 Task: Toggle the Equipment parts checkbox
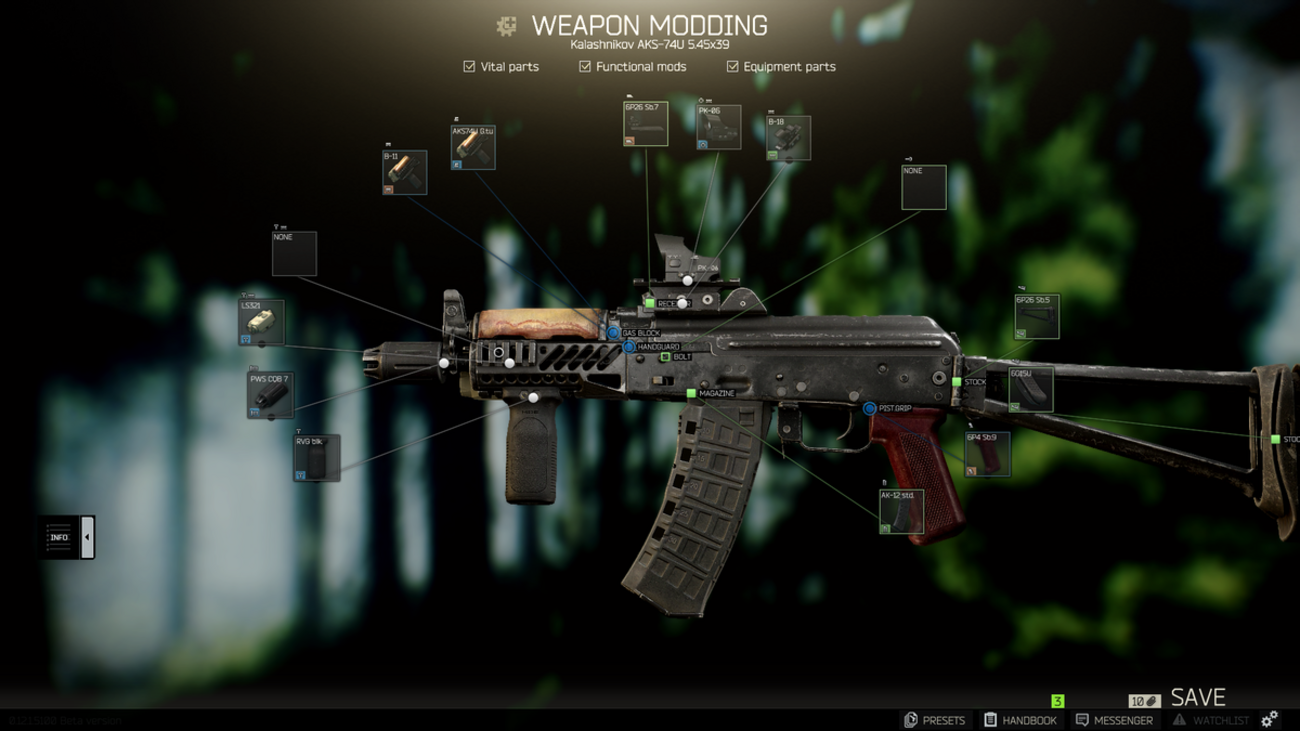(732, 67)
